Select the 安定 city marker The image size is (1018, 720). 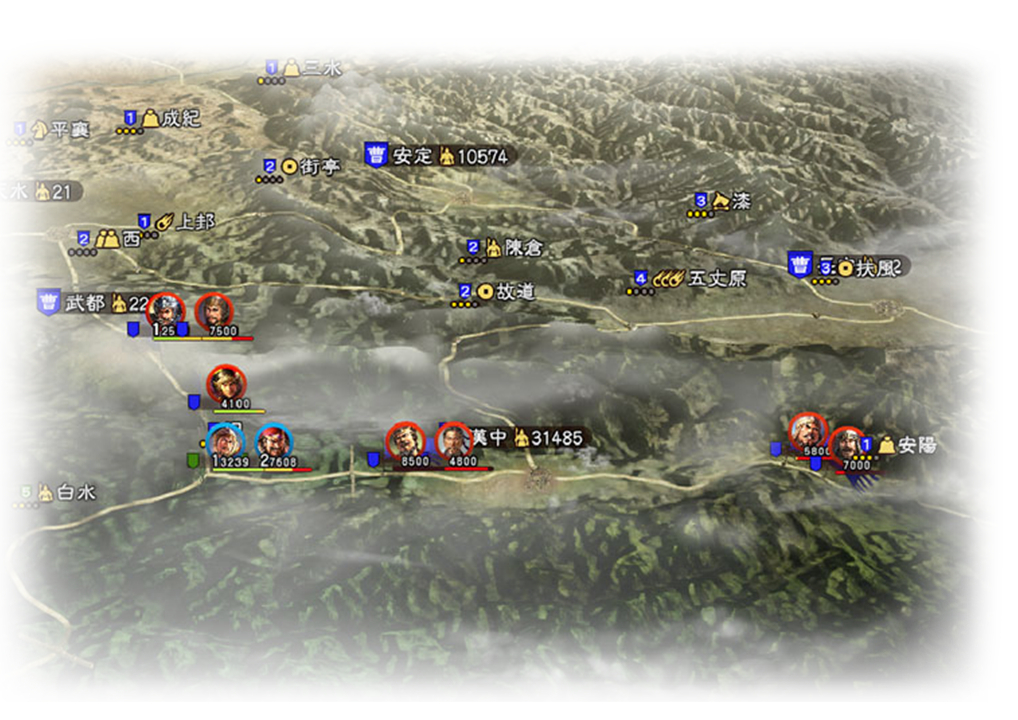(x=412, y=156)
